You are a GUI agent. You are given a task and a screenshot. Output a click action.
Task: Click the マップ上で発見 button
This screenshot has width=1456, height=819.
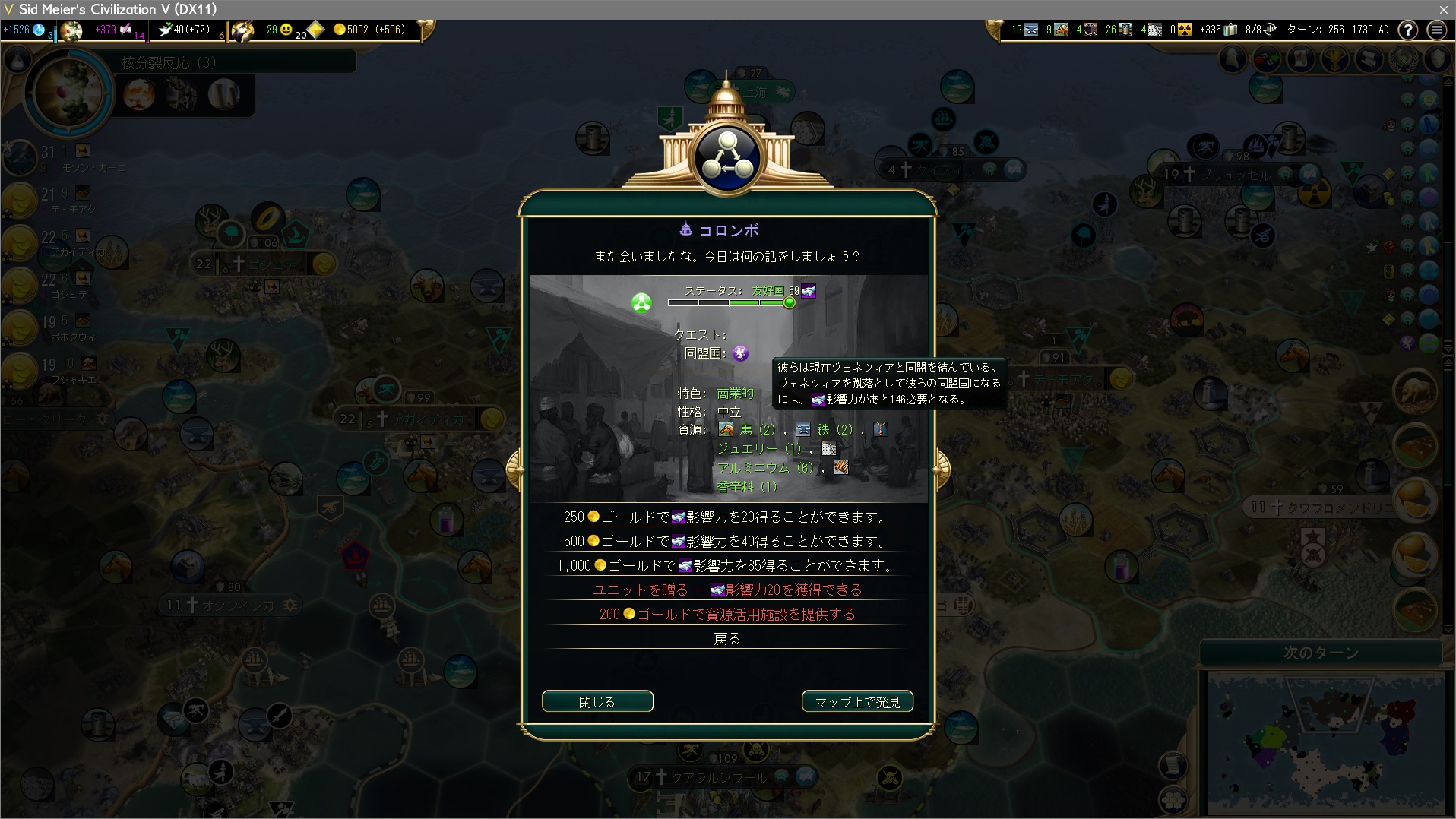coord(857,701)
